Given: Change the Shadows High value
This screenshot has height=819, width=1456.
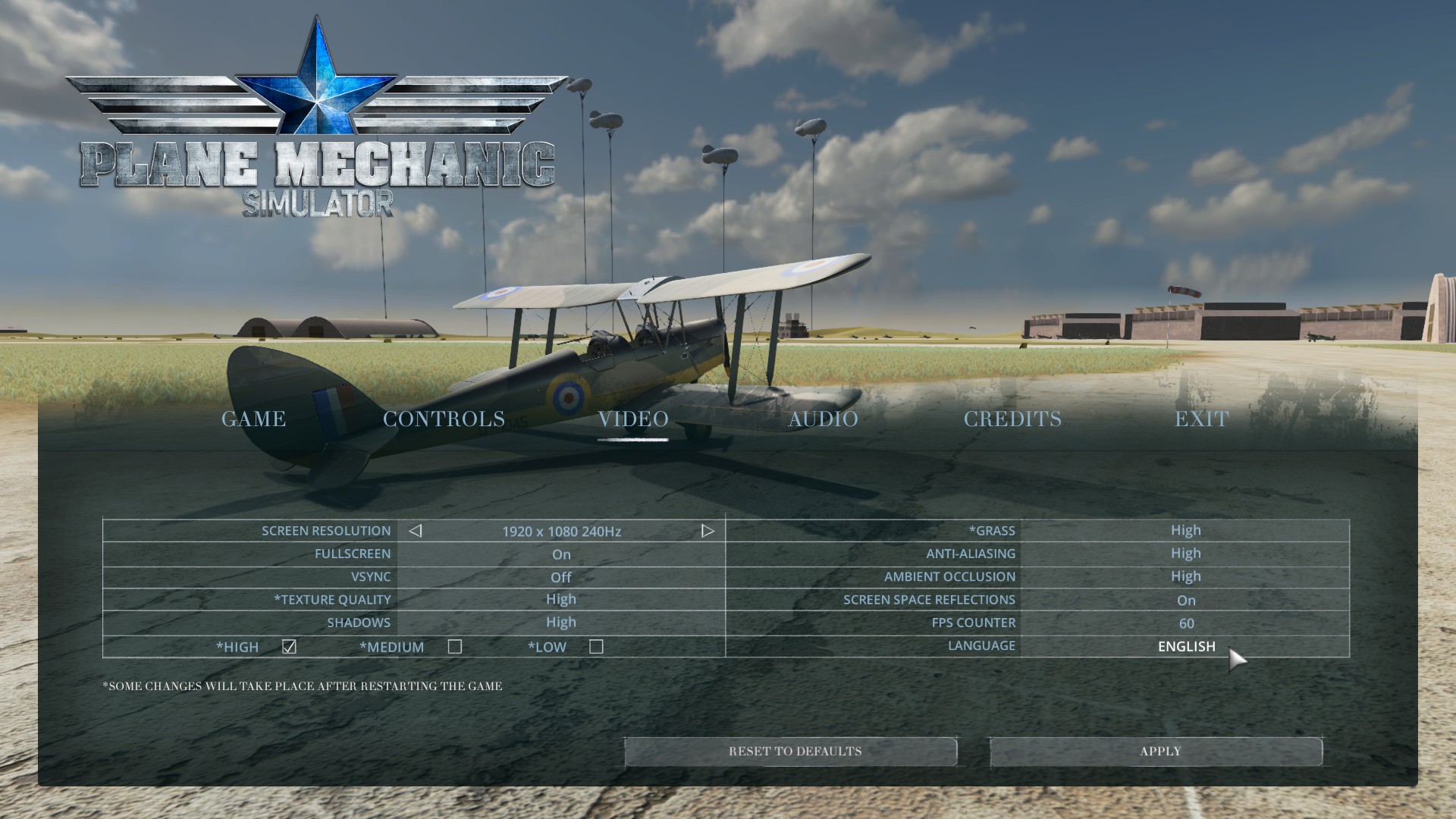Looking at the screenshot, I should [561, 623].
